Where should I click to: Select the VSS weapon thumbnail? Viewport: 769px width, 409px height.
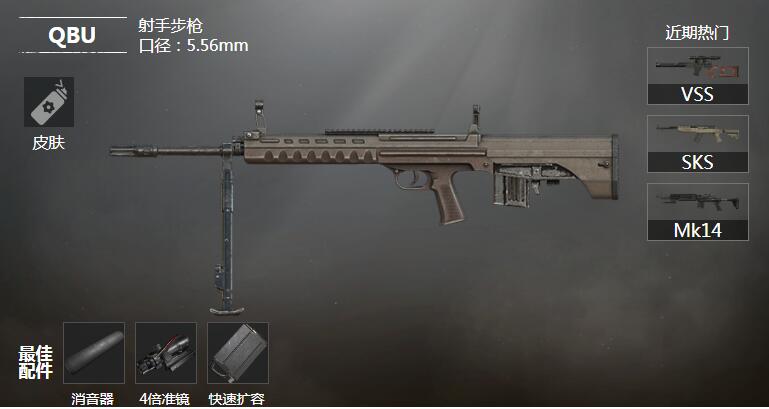point(698,76)
